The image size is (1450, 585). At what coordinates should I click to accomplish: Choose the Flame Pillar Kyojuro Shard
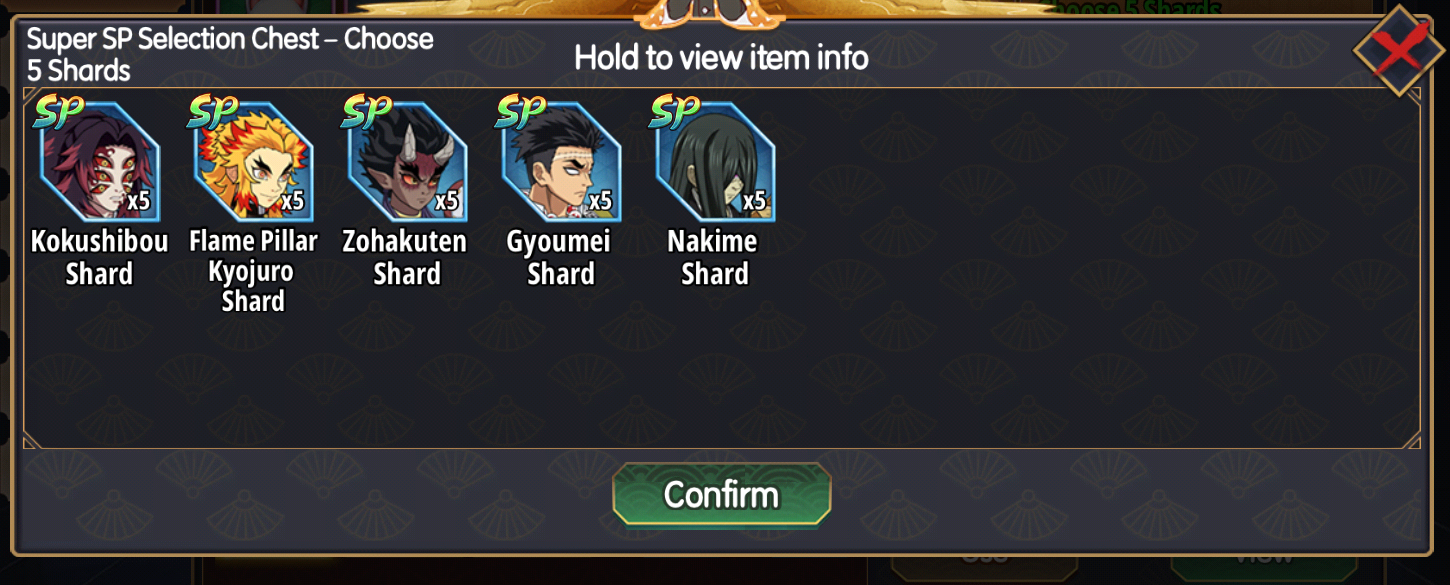click(x=253, y=162)
